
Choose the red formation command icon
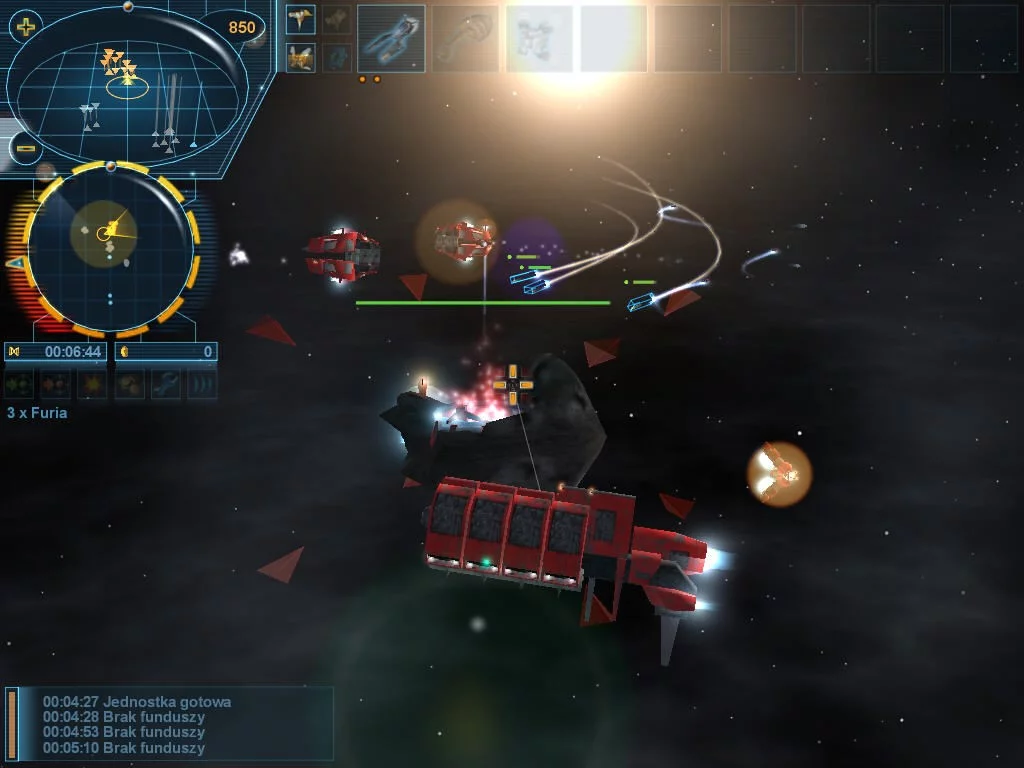56,384
